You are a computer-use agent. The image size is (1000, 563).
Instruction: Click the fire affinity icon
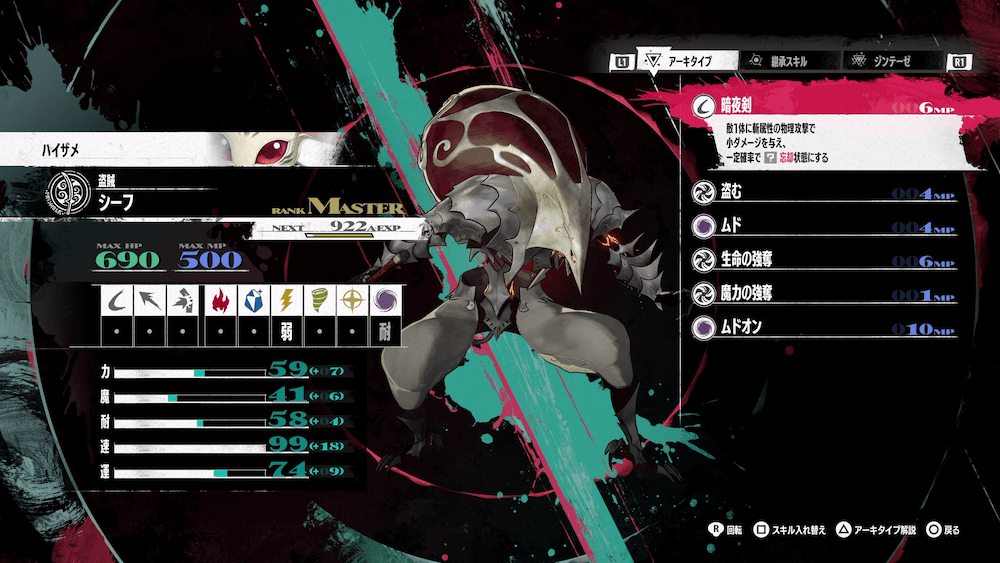(219, 300)
